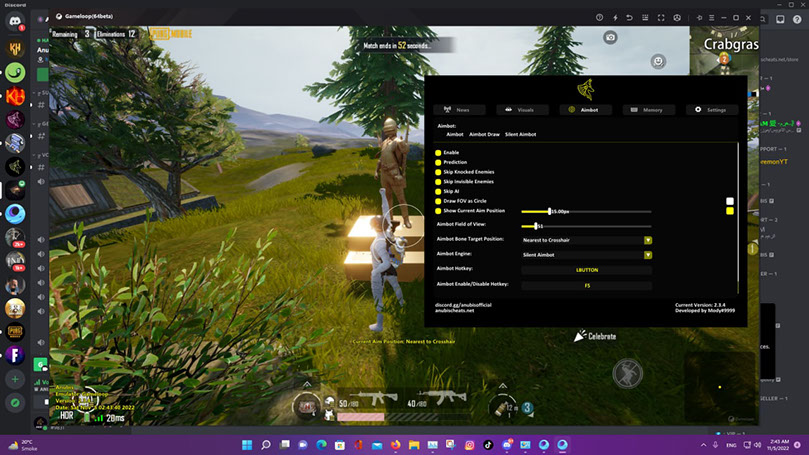
Task: Toggle Draw FOV as Circle
Action: click(x=438, y=202)
